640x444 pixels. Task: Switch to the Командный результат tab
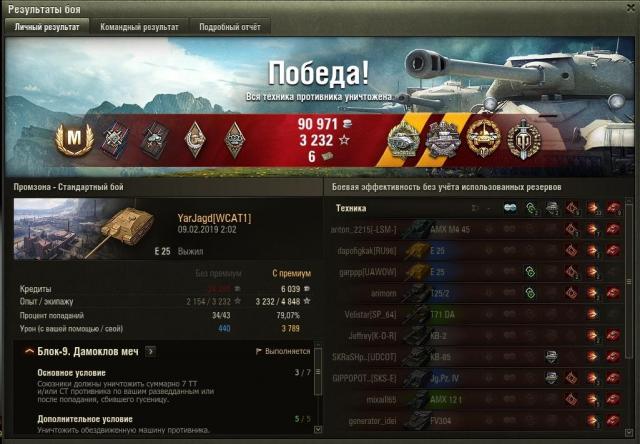[139, 27]
